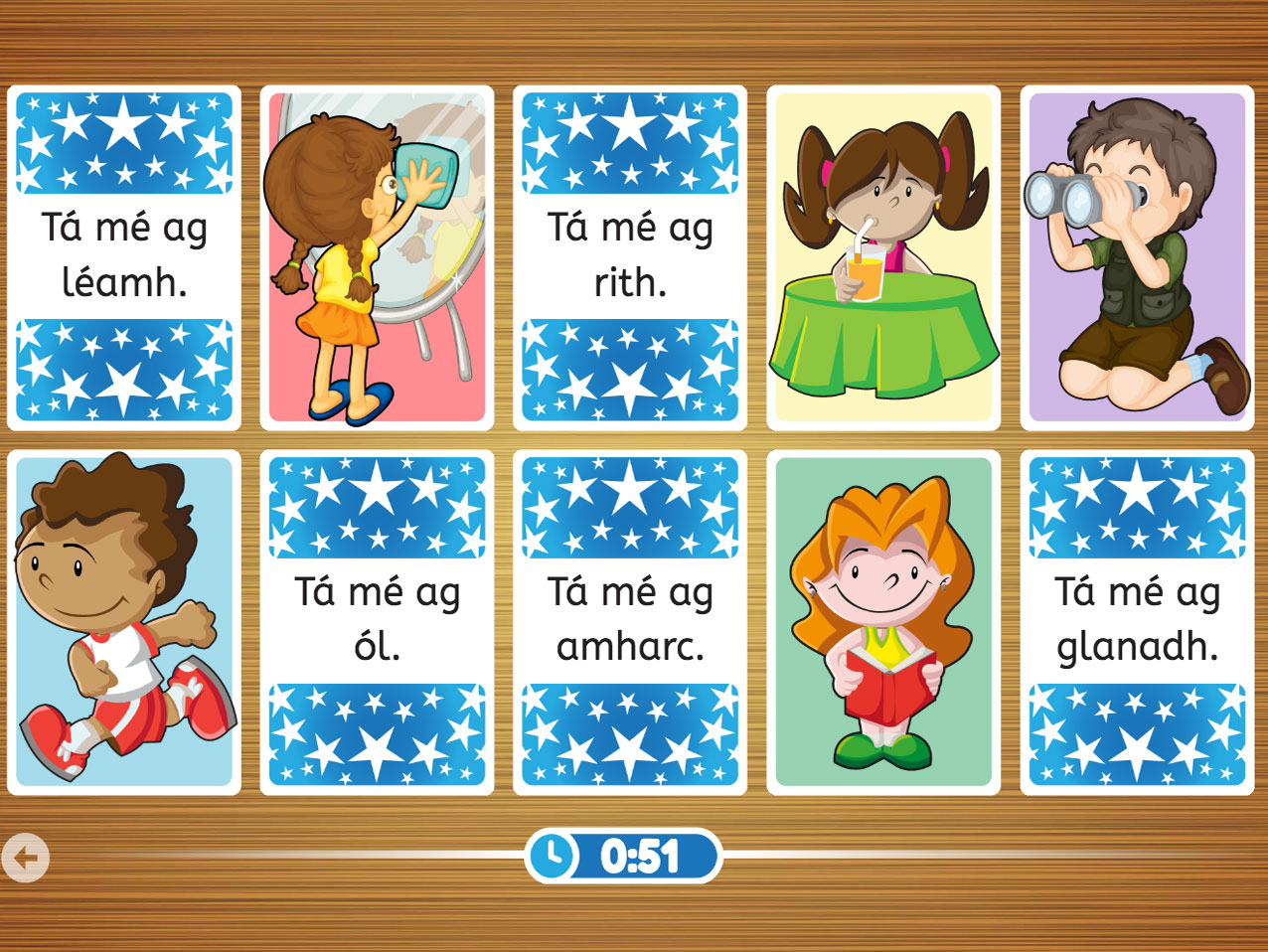This screenshot has width=1268, height=952.
Task: Choose the 'Tá mé ag rith.' card
Action: tap(630, 257)
